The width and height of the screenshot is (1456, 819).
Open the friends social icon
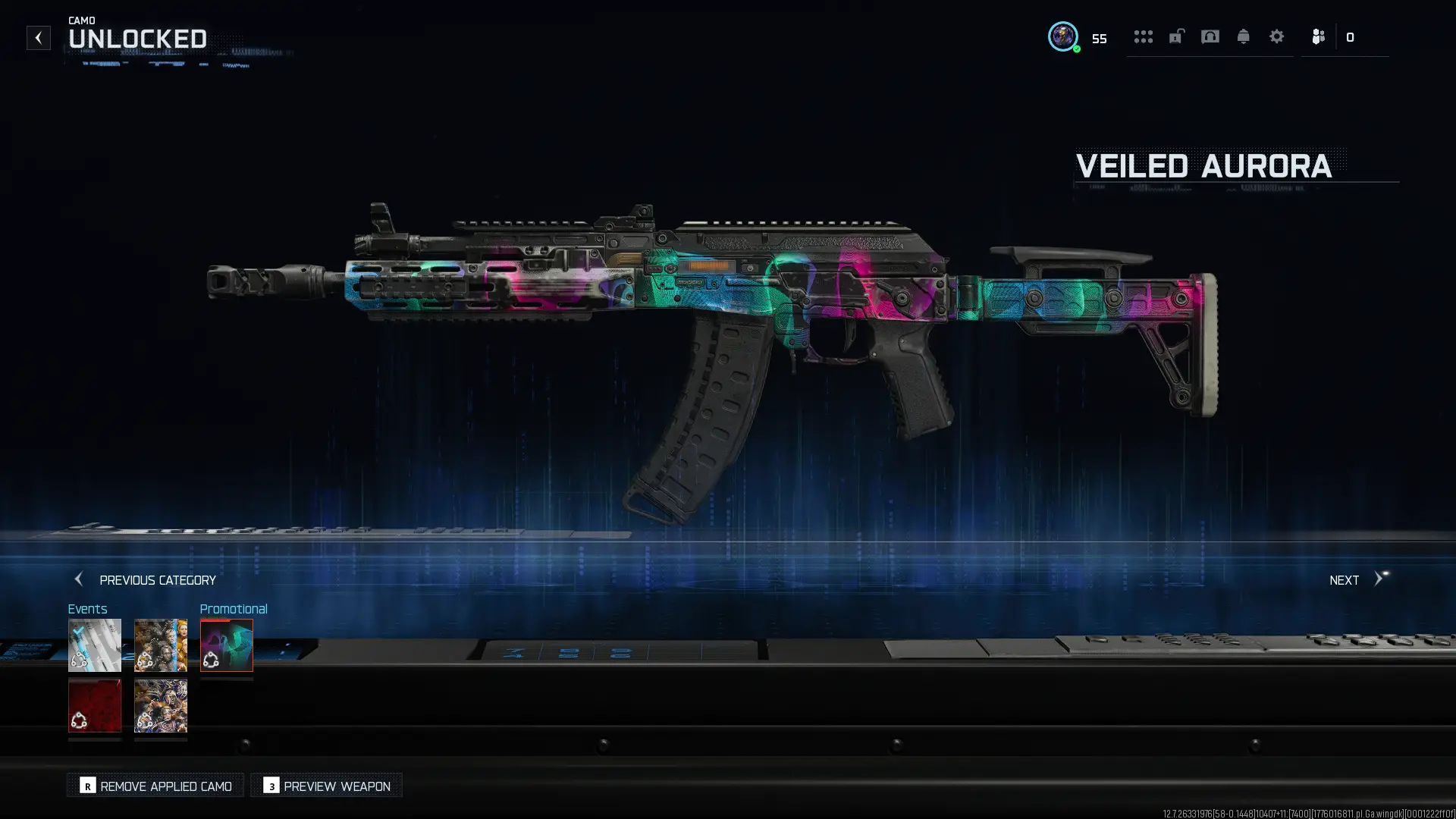point(1318,36)
